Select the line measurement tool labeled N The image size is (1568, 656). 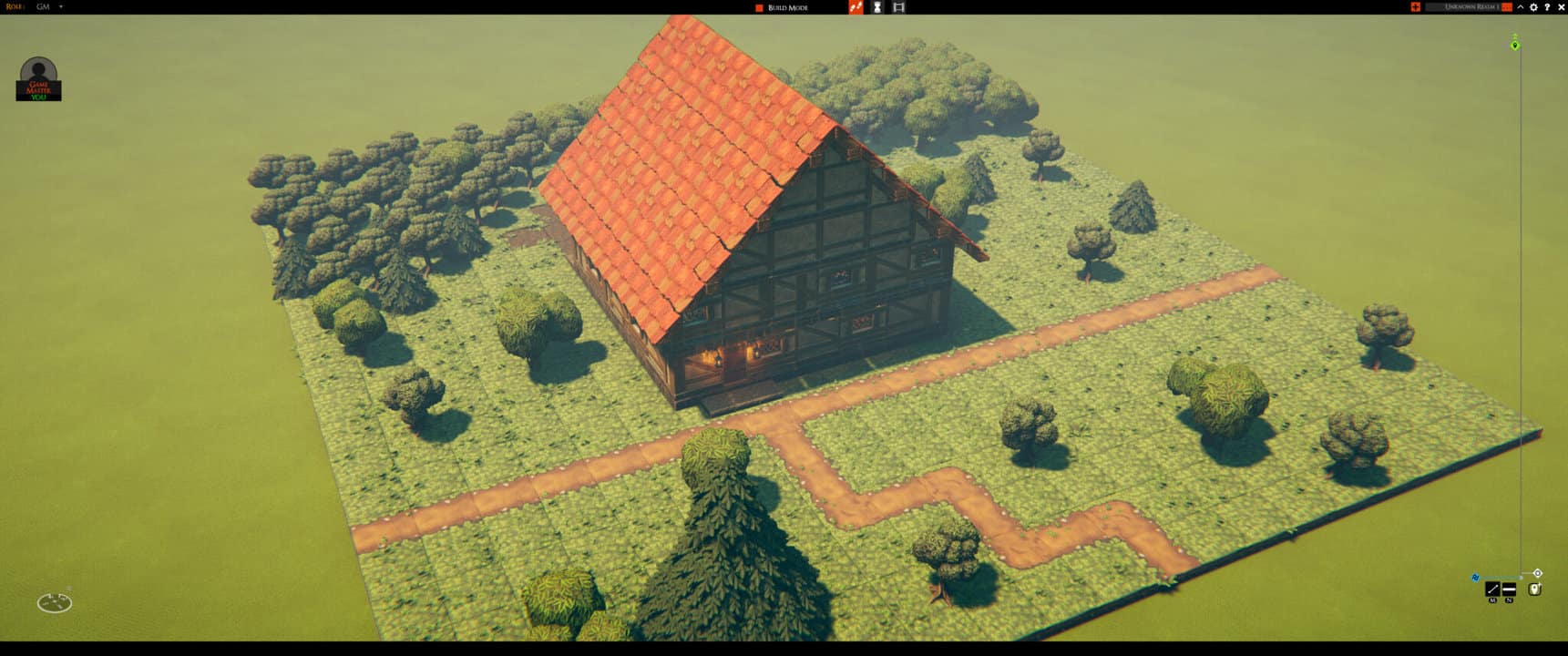(1509, 589)
